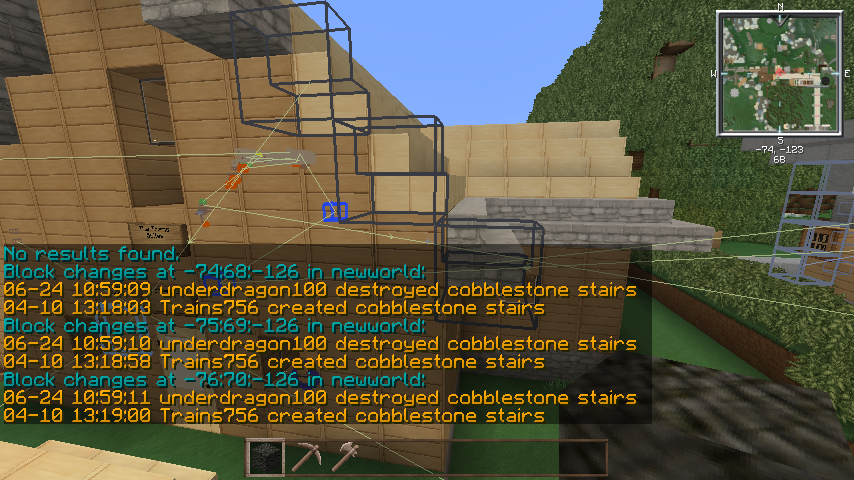Viewport: 854px width, 480px height.
Task: Select the dark block hotbar slot
Action: click(265, 457)
